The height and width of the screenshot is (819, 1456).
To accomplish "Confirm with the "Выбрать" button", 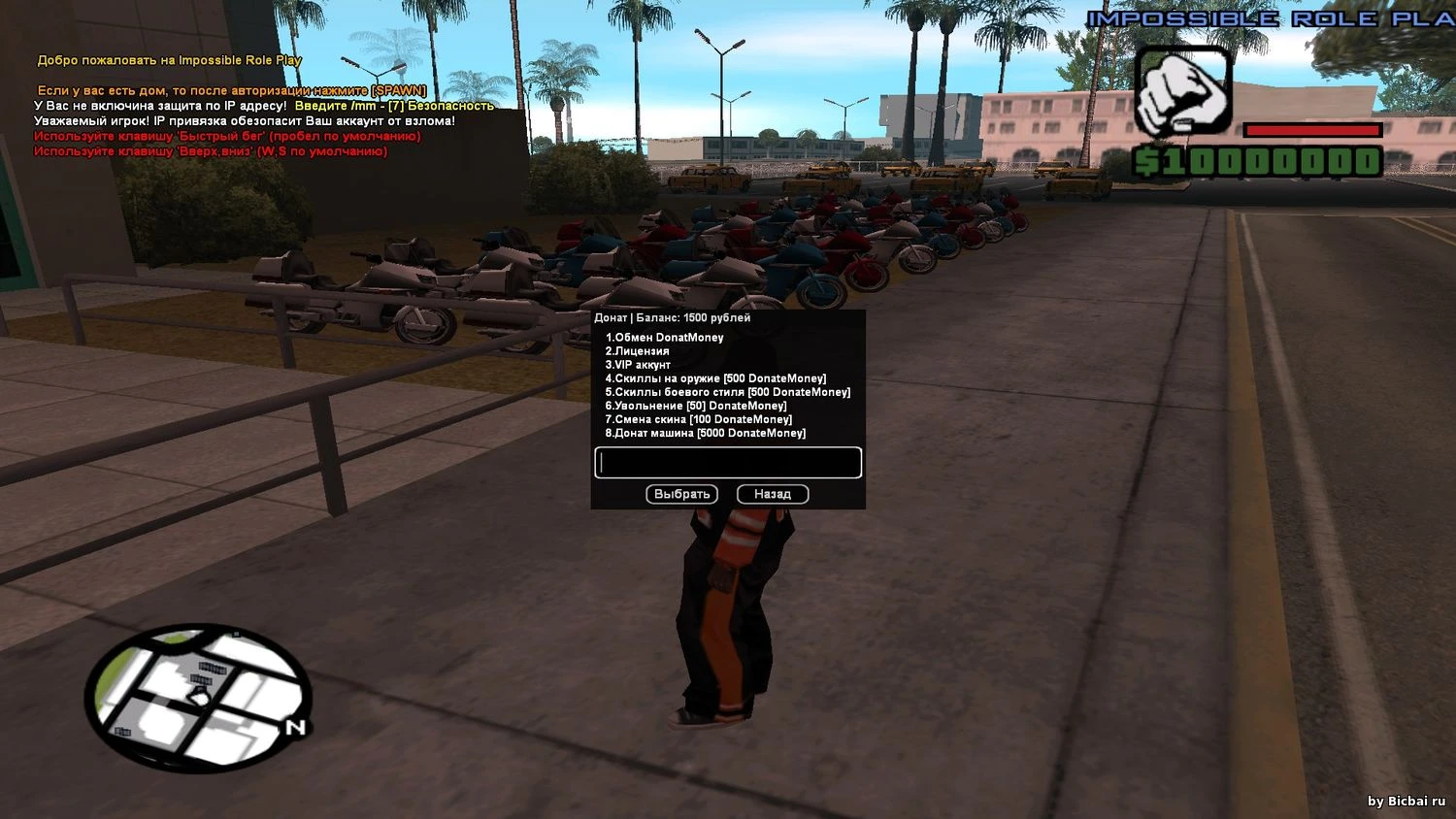I will 682,494.
